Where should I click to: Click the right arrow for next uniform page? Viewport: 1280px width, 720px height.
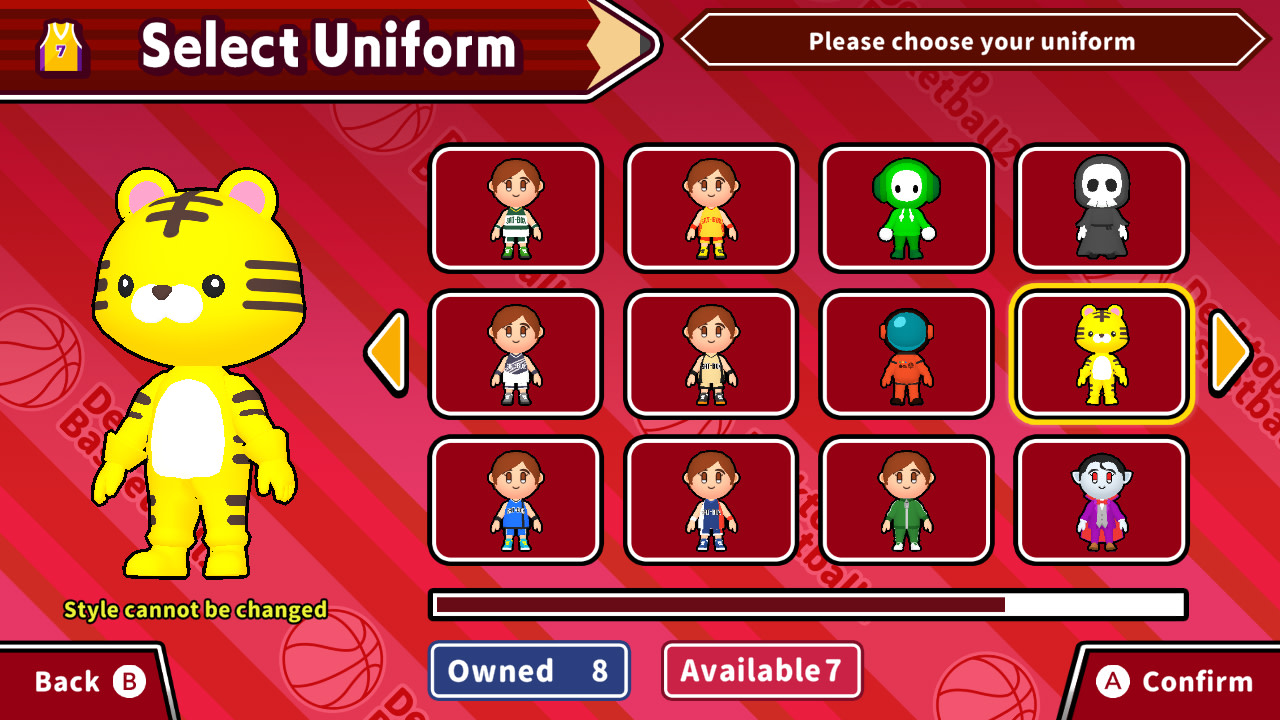pos(1232,355)
